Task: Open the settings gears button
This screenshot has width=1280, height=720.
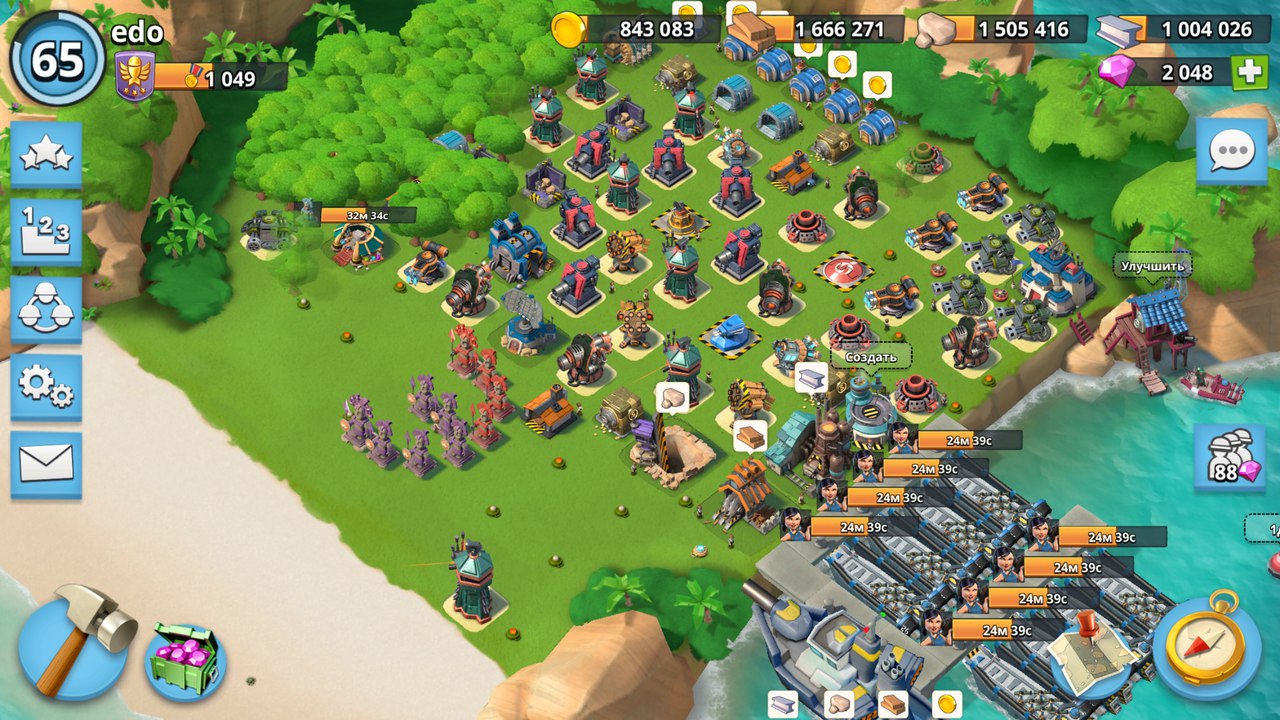Action: [x=46, y=387]
